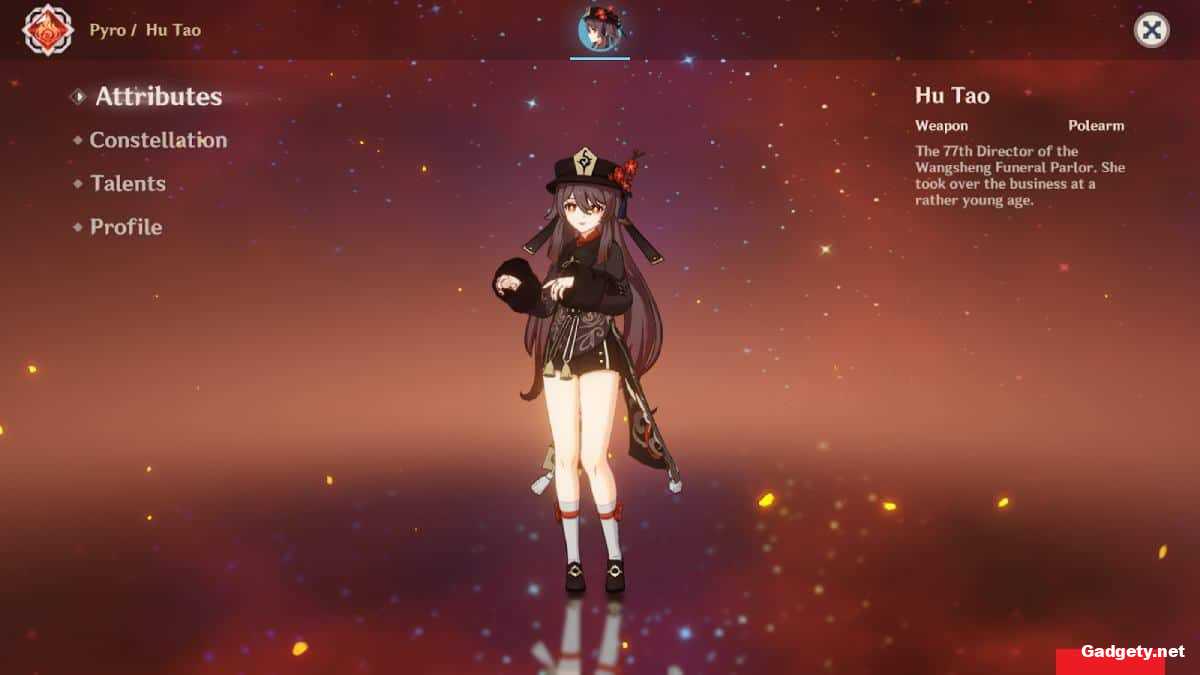Click the Pyro element emblem icon
This screenshot has width=1200, height=675.
coord(44,29)
